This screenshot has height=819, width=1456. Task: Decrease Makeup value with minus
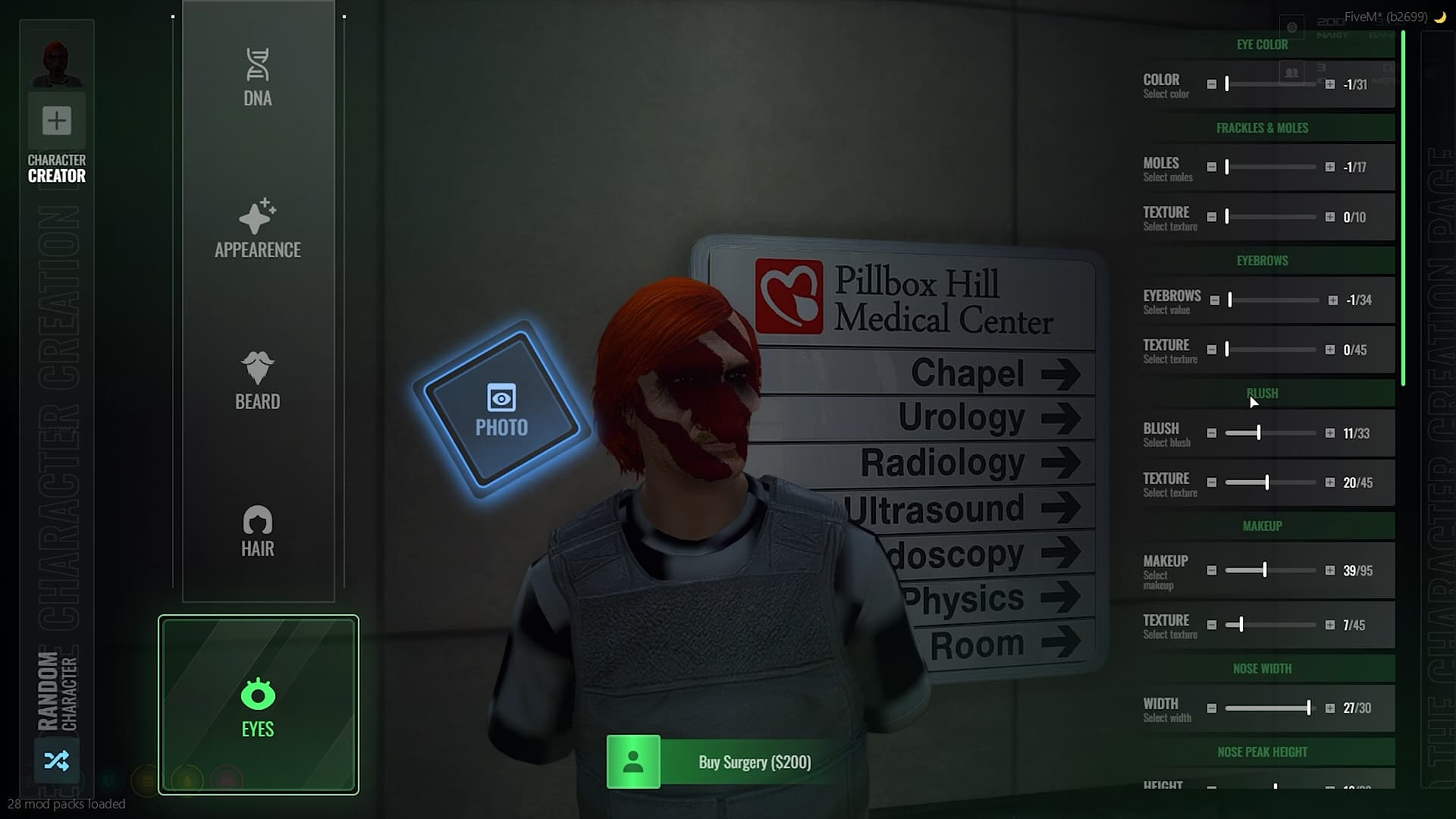point(1212,570)
